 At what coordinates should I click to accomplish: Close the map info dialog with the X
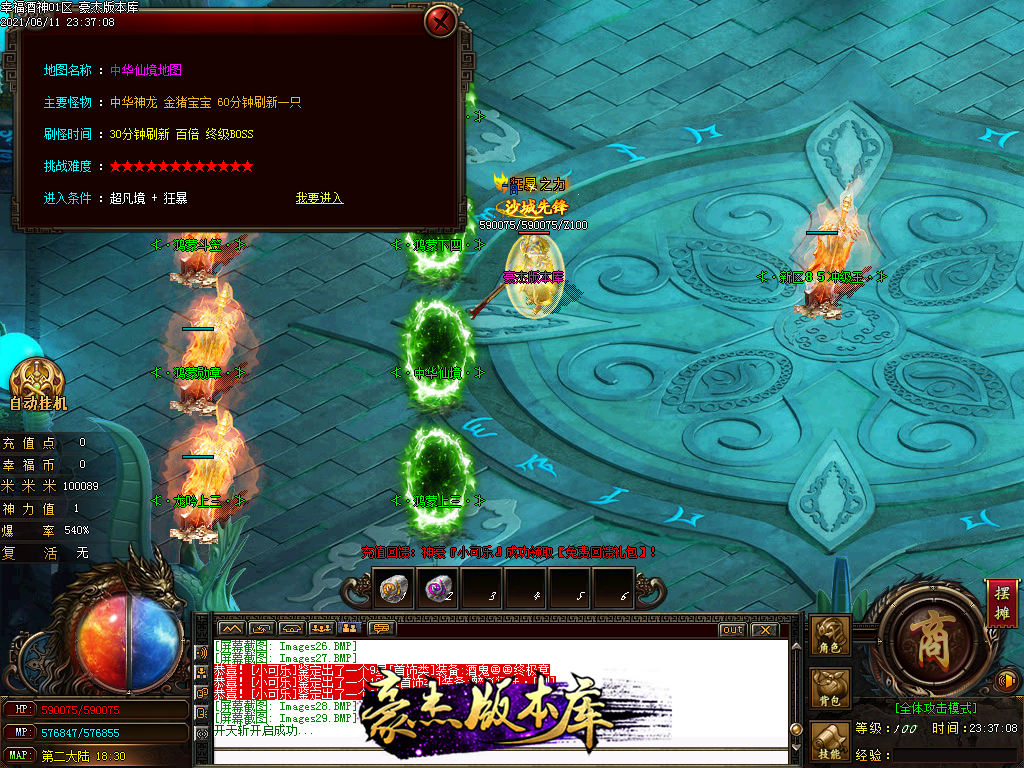pos(440,20)
